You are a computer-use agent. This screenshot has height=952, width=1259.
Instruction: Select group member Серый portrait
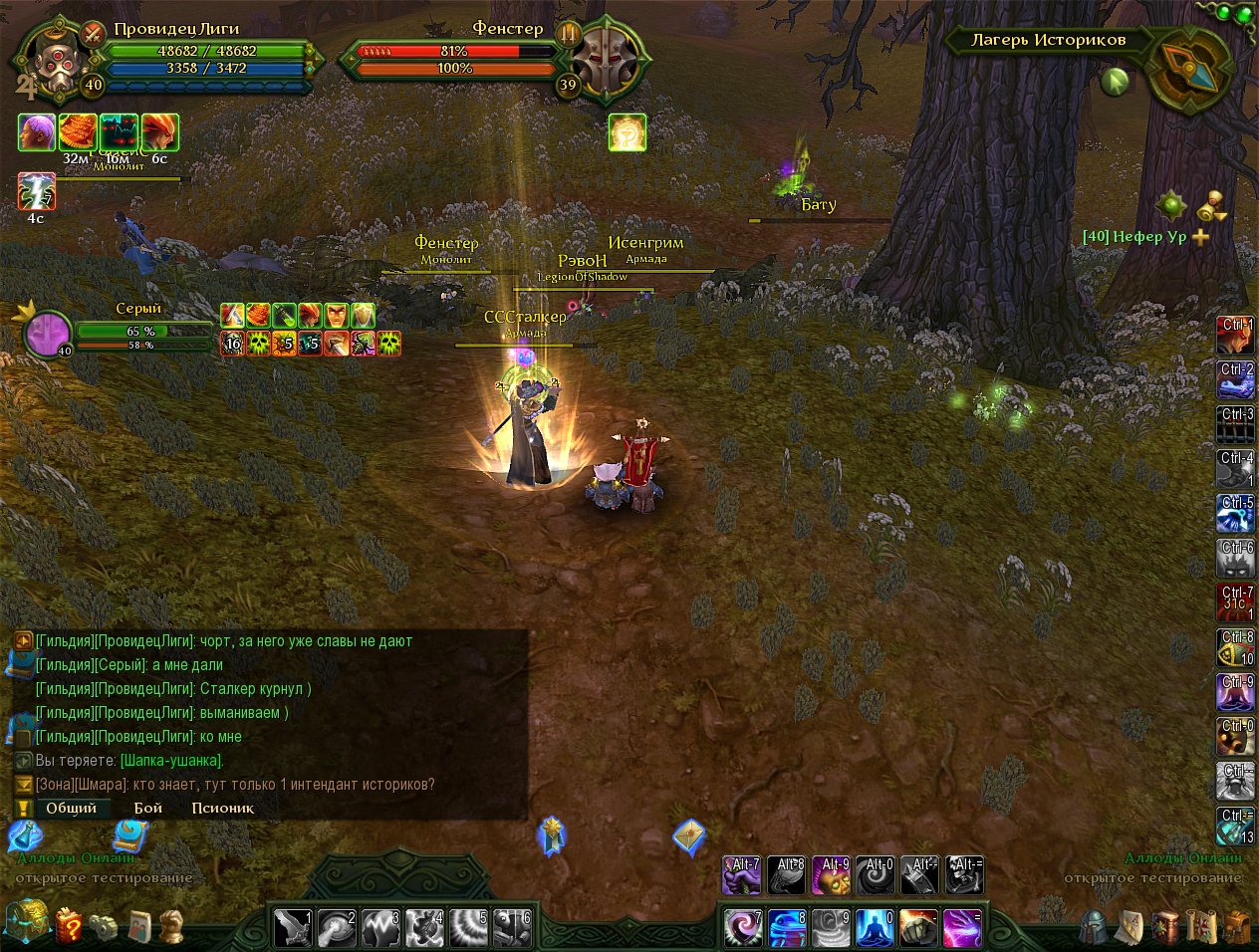pyautogui.click(x=47, y=334)
